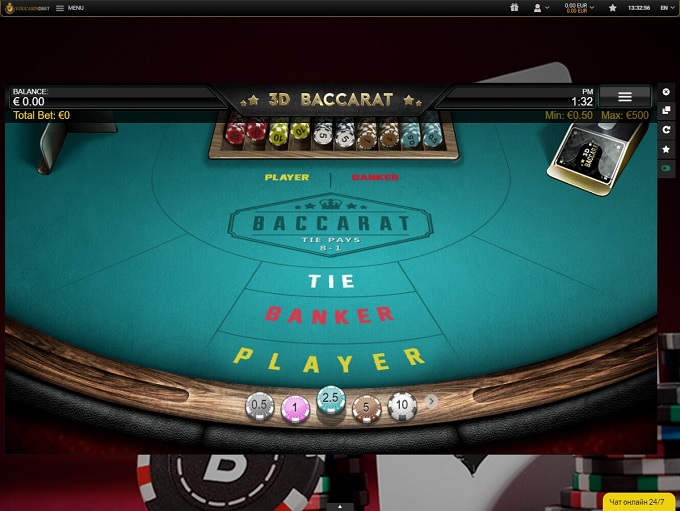Place a bet on the TIE area

(332, 281)
